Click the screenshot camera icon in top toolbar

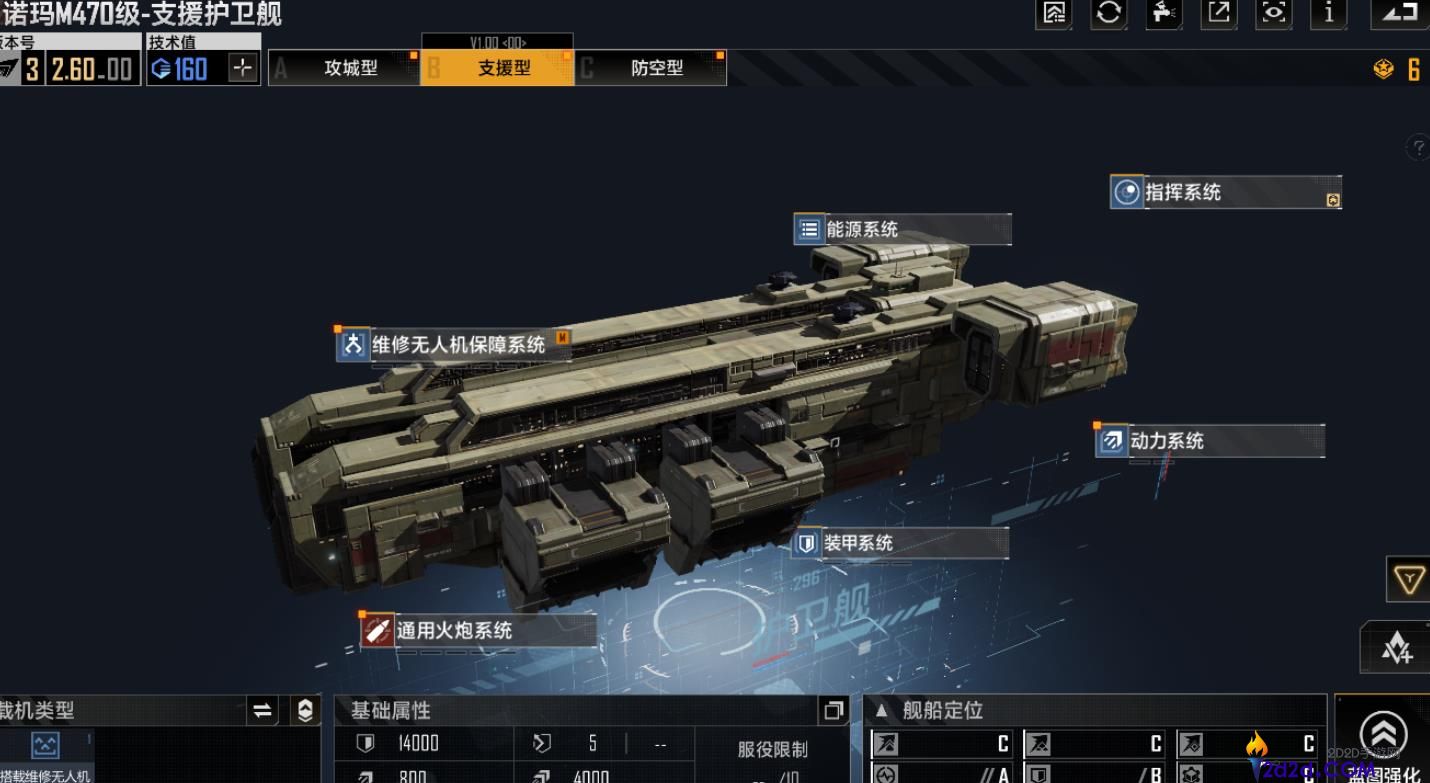[x=1053, y=15]
